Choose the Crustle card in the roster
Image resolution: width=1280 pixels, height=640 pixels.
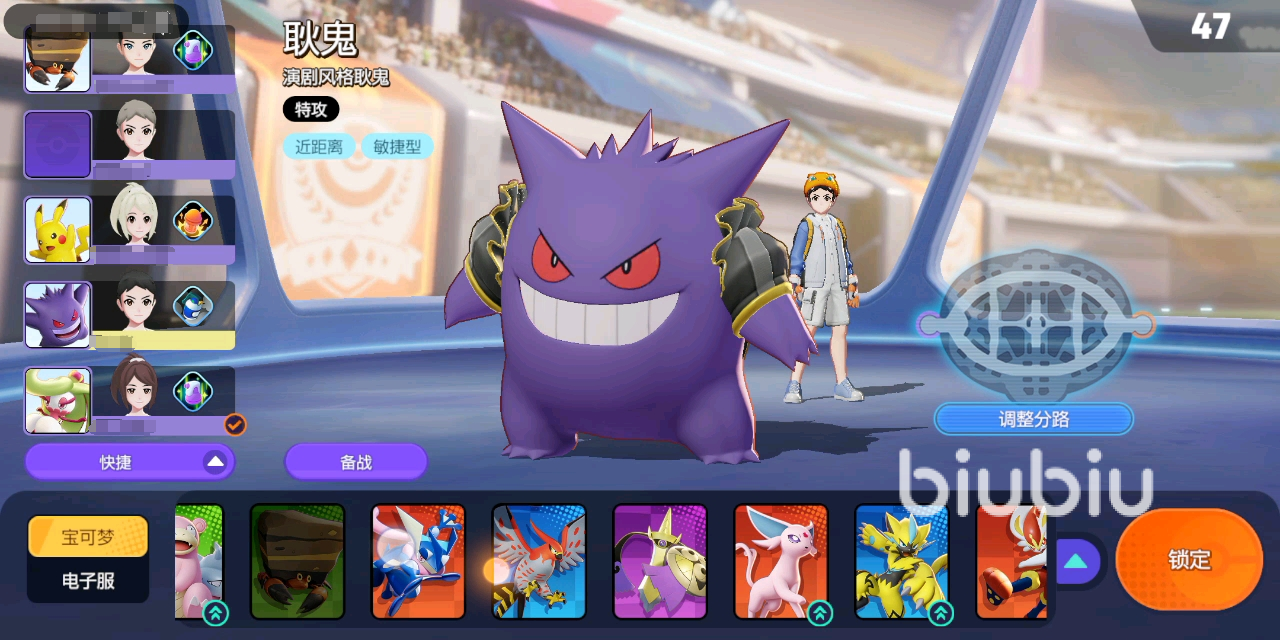297,561
